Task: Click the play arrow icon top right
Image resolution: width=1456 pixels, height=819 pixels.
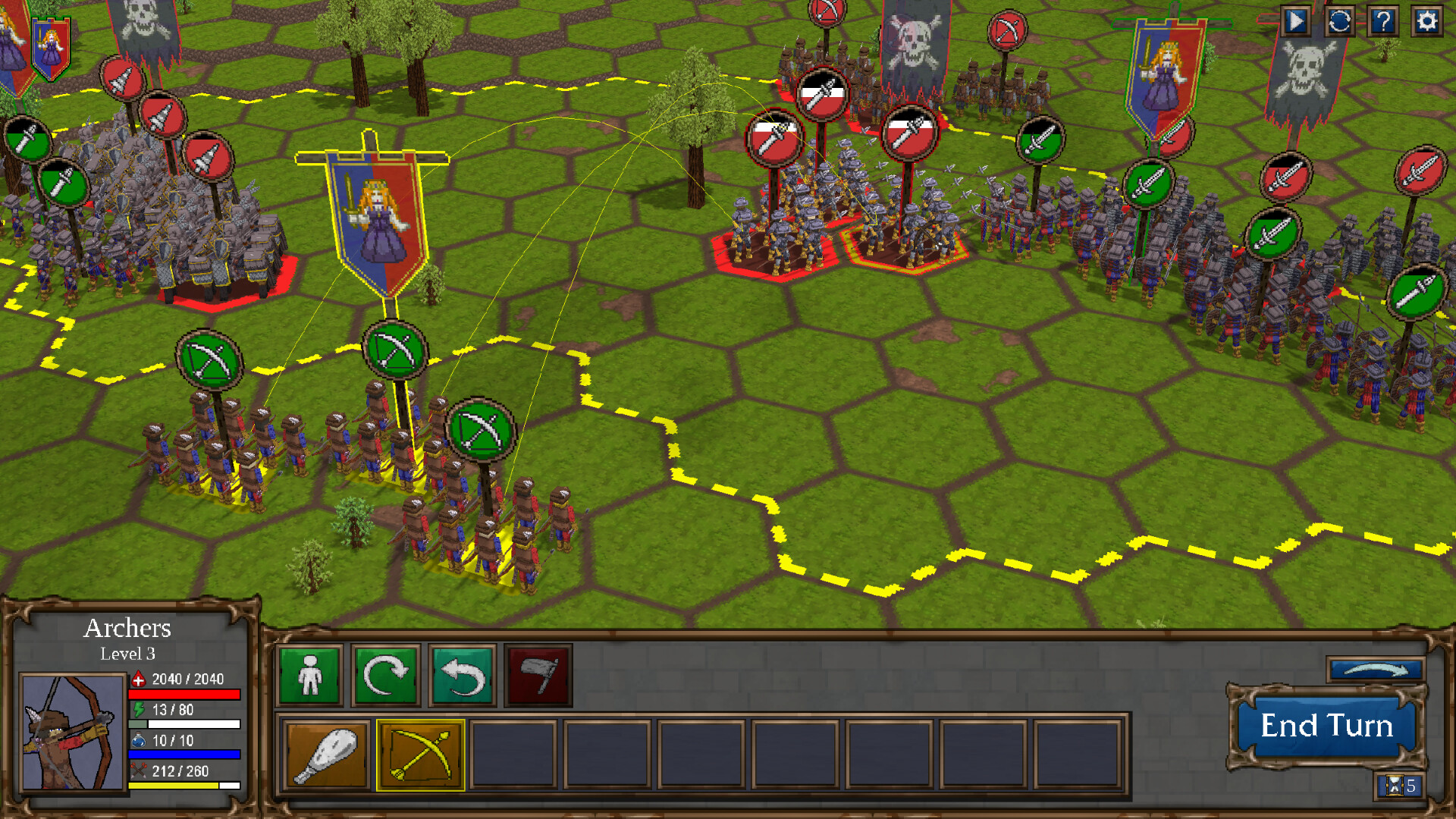Action: click(x=1298, y=22)
